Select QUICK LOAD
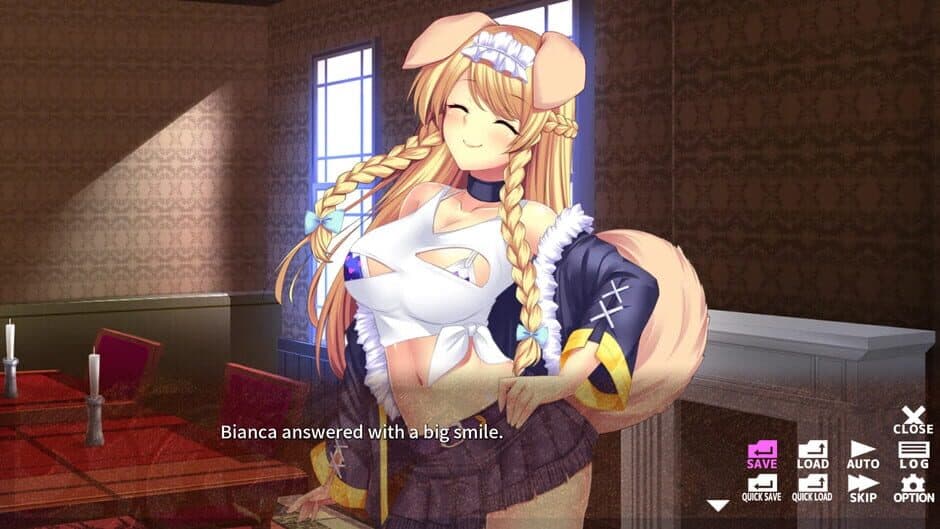Image resolution: width=940 pixels, height=529 pixels. (x=812, y=487)
